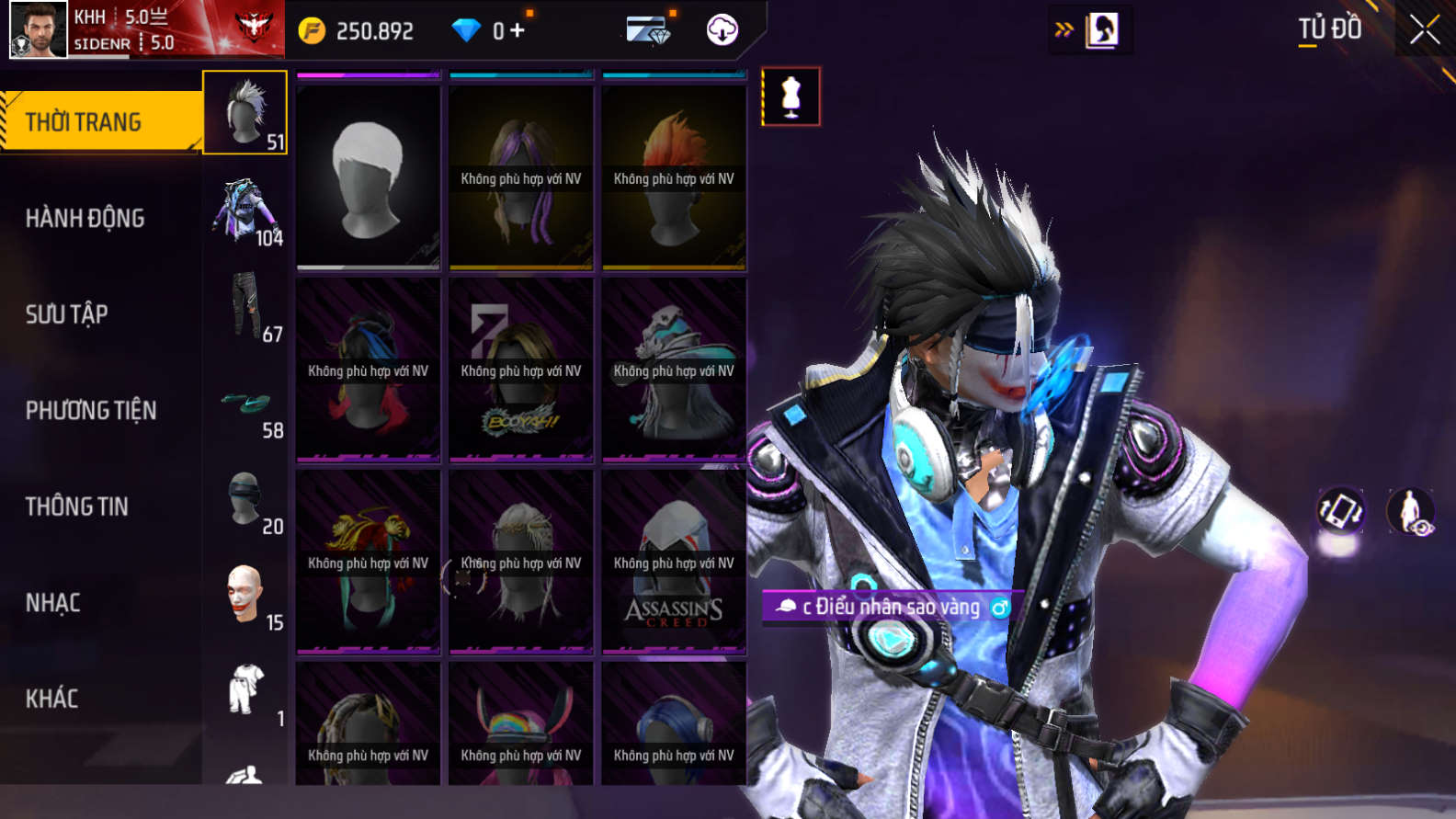Close the wardrobe with the X button

pyautogui.click(x=1425, y=29)
